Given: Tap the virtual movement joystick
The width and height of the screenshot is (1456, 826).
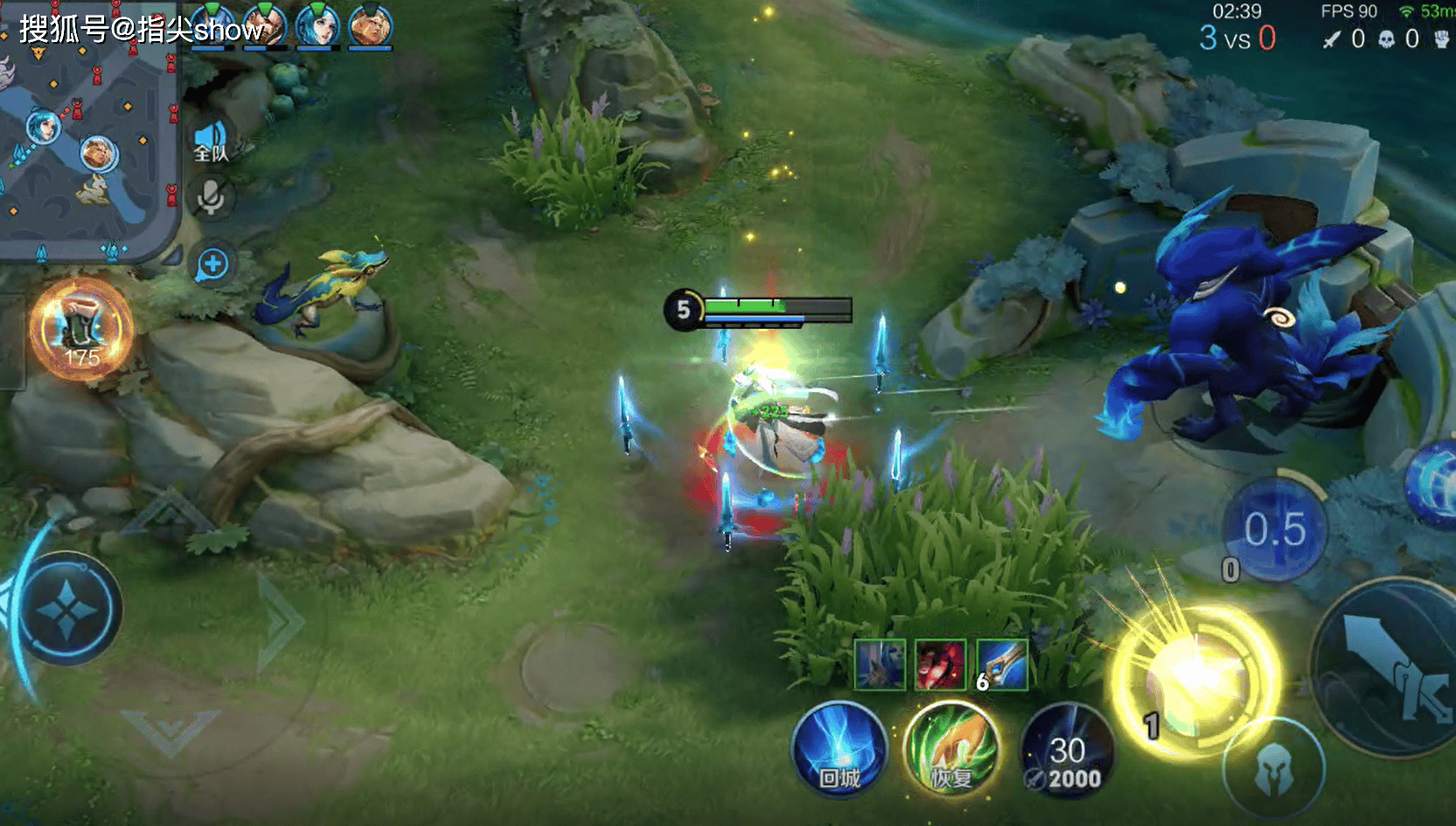Looking at the screenshot, I should click(68, 609).
